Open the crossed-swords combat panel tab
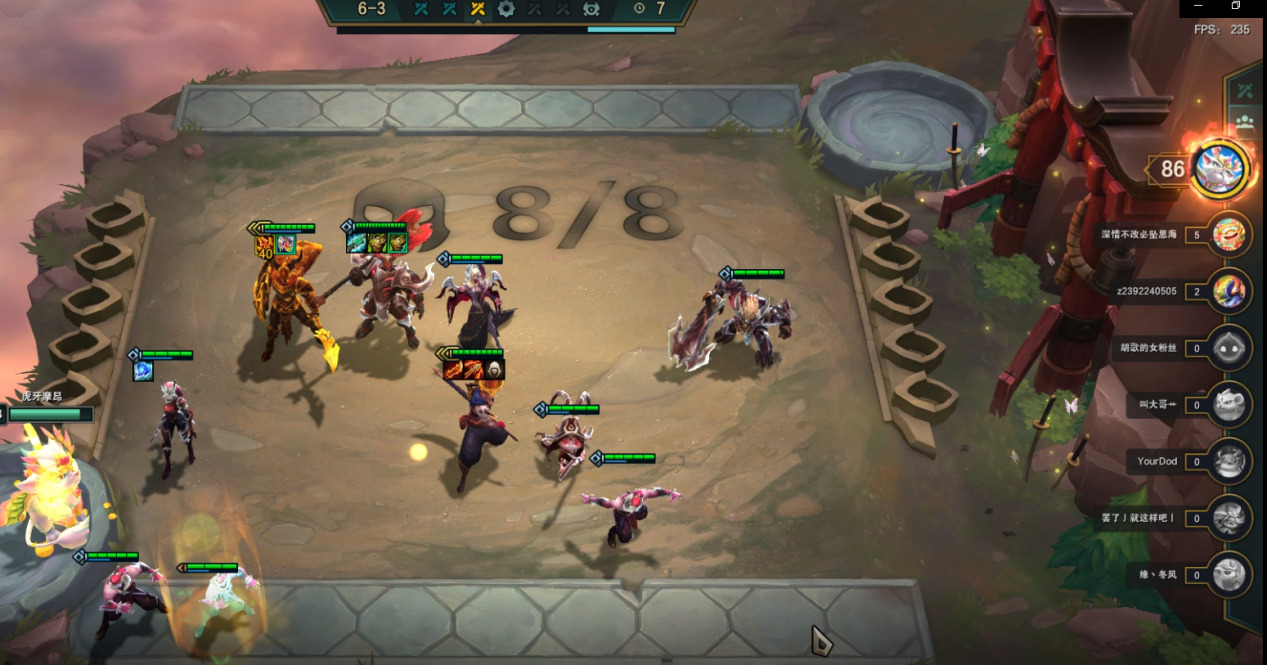The image size is (1267, 665). 1245,91
